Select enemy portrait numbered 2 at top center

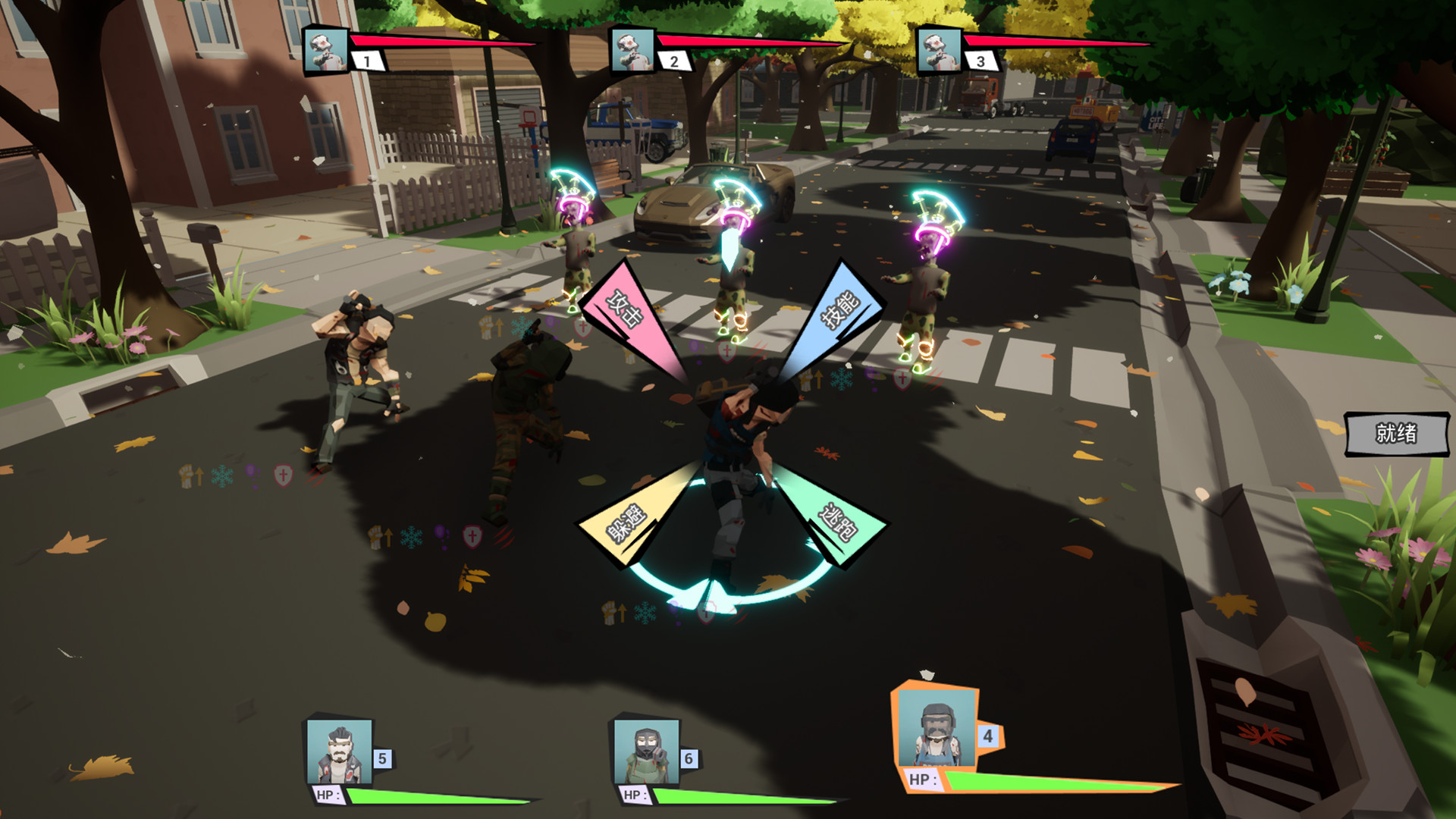(632, 51)
